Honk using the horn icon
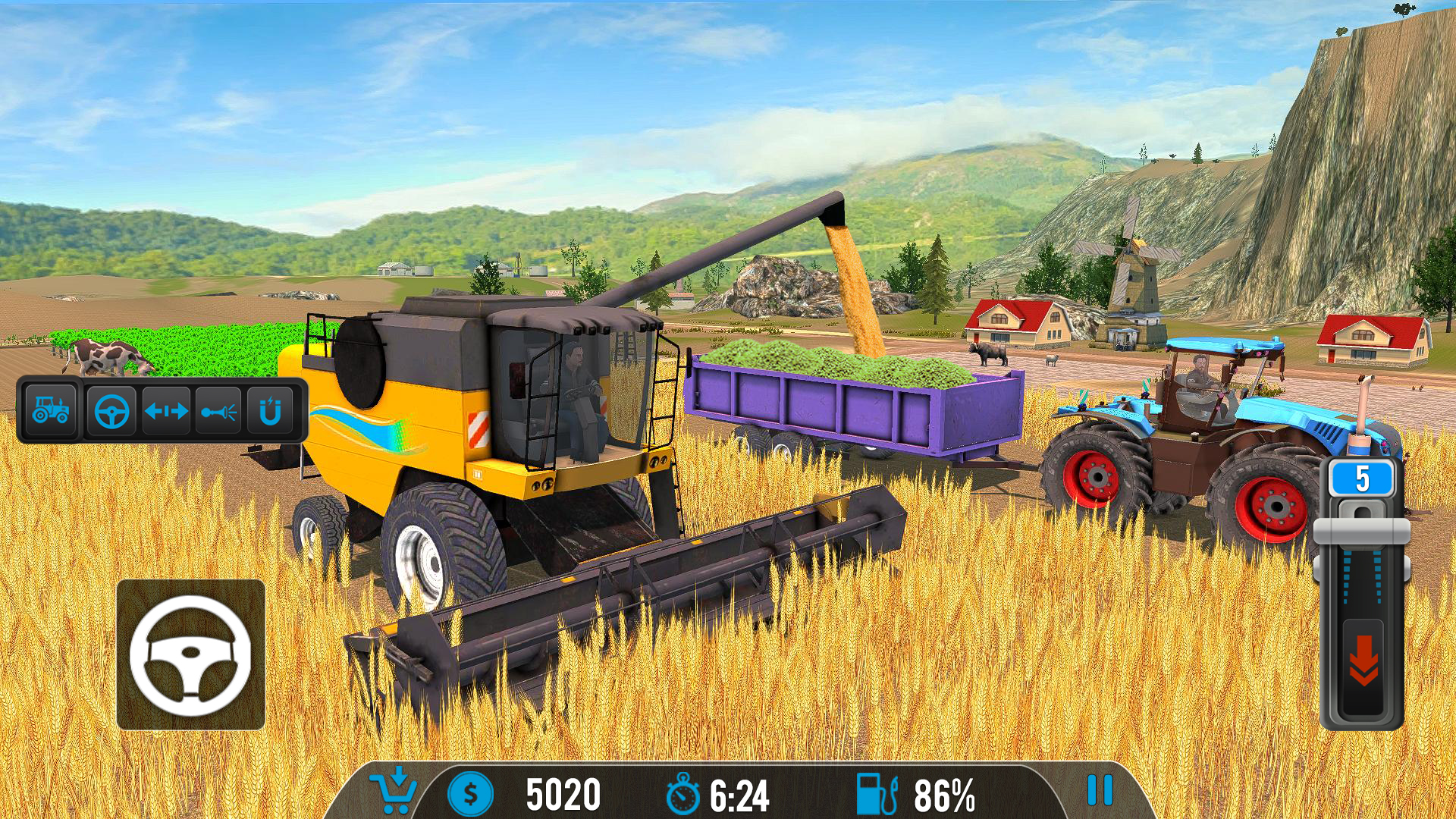 point(218,410)
